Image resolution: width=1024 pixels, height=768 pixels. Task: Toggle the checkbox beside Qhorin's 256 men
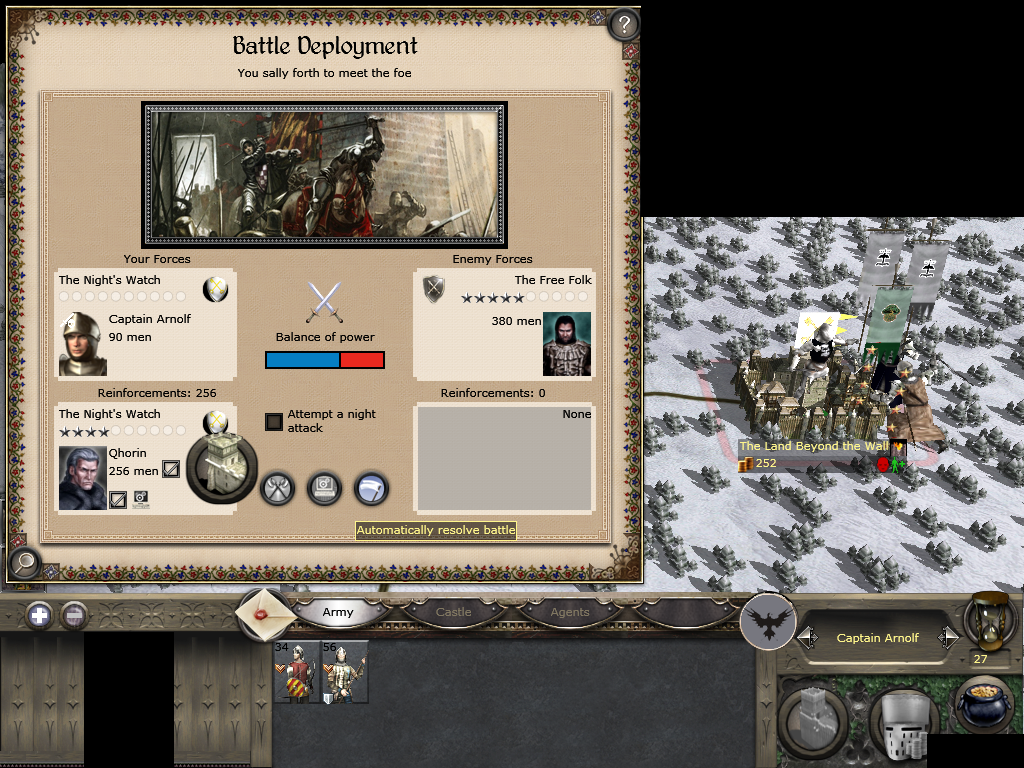171,468
